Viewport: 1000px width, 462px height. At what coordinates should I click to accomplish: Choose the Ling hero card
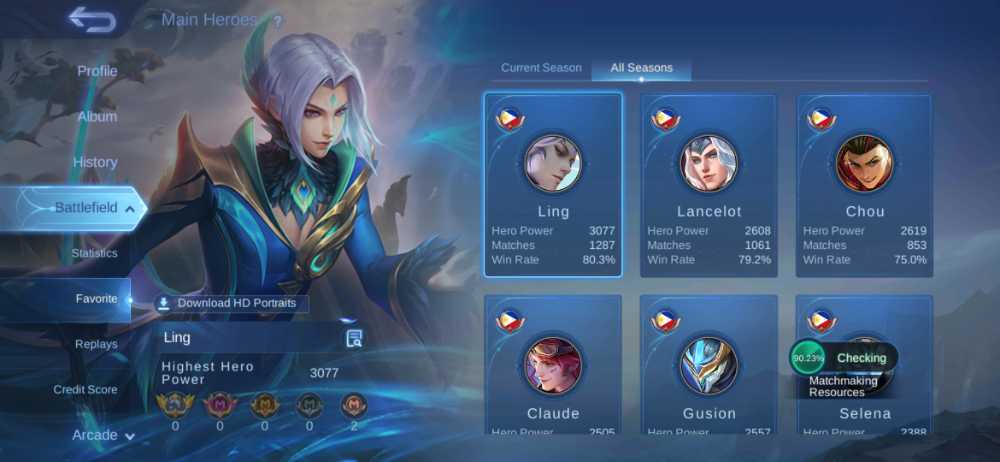coord(553,185)
